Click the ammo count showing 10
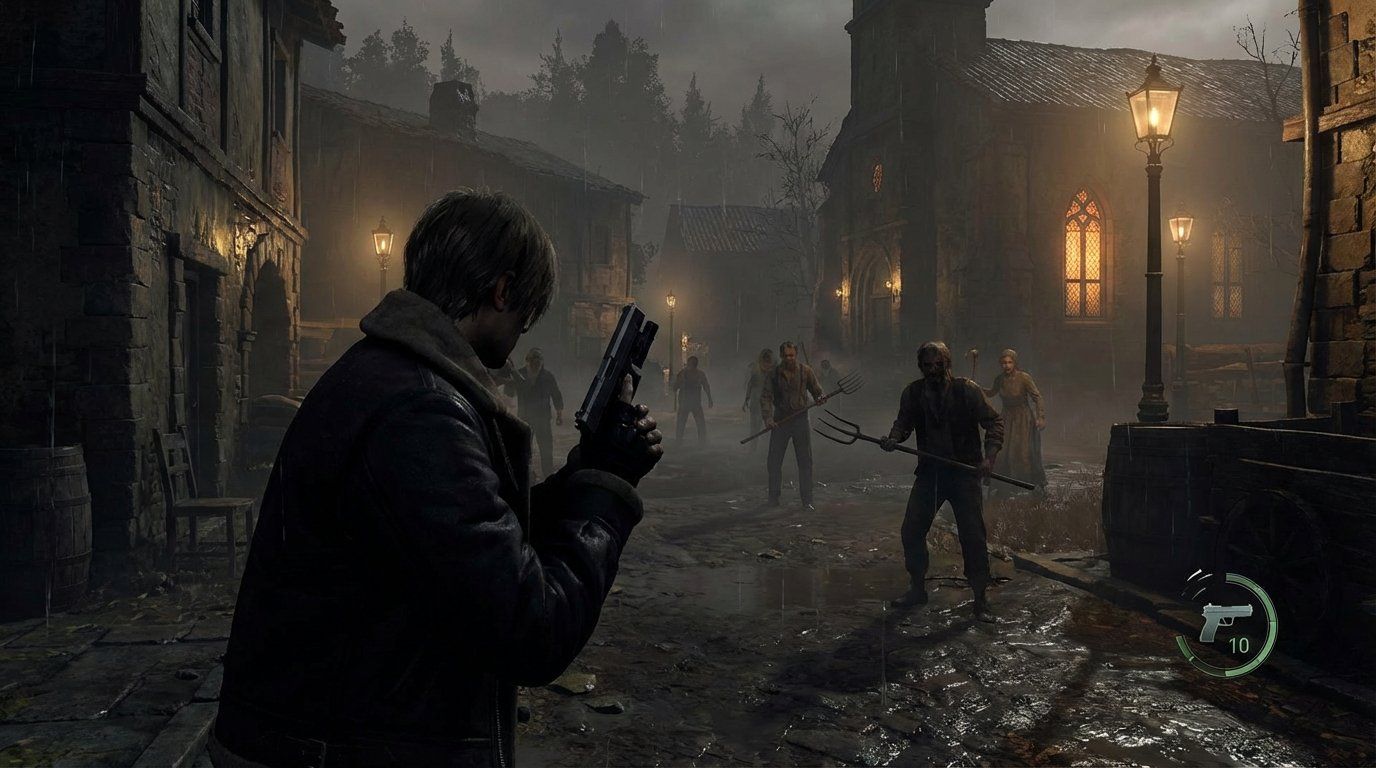 (x=1237, y=646)
